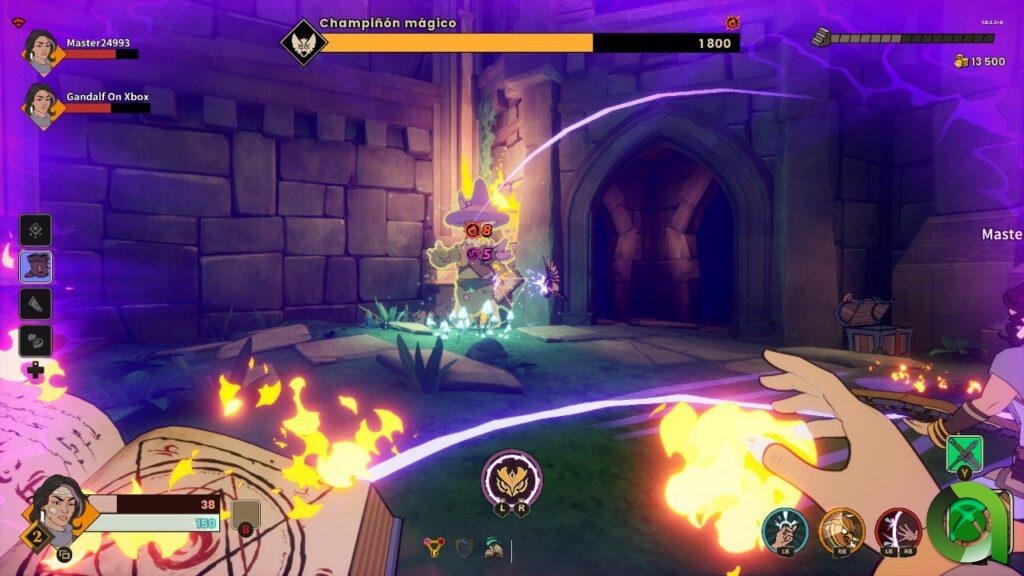
Task: Activate the owl emblem ultimate ability
Action: coord(511,477)
